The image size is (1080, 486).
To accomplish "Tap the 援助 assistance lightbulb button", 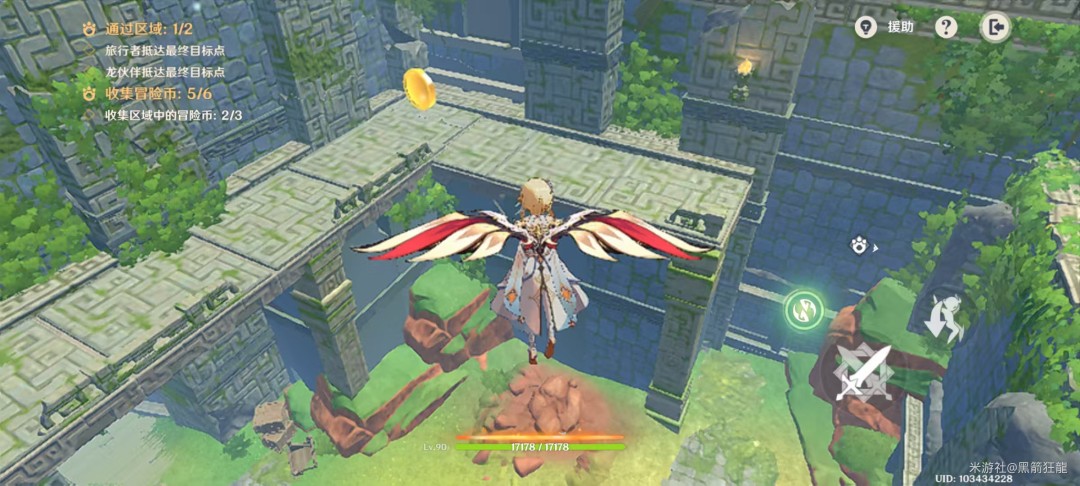I will (867, 27).
